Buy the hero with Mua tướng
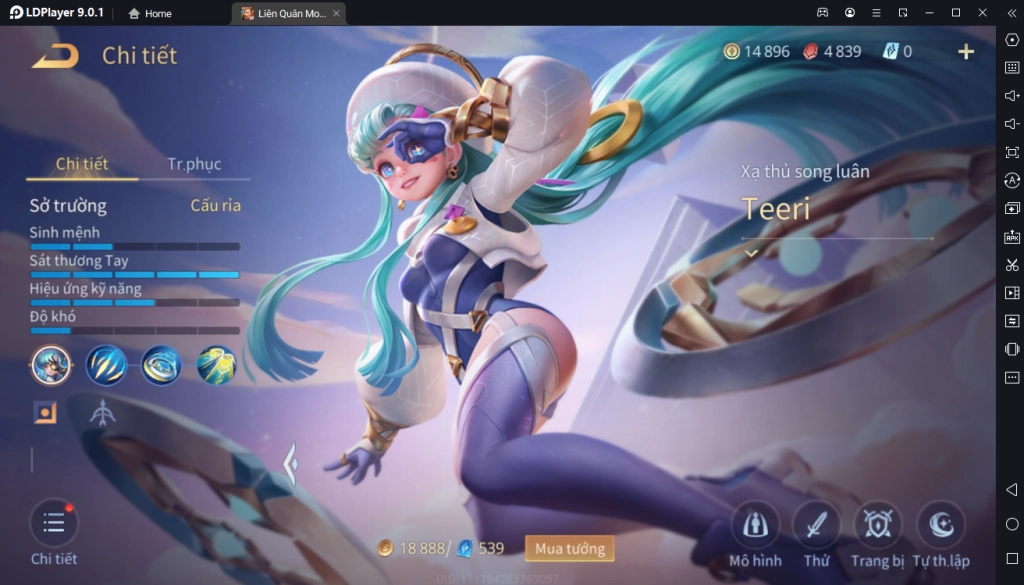The height and width of the screenshot is (585, 1024). coord(569,548)
